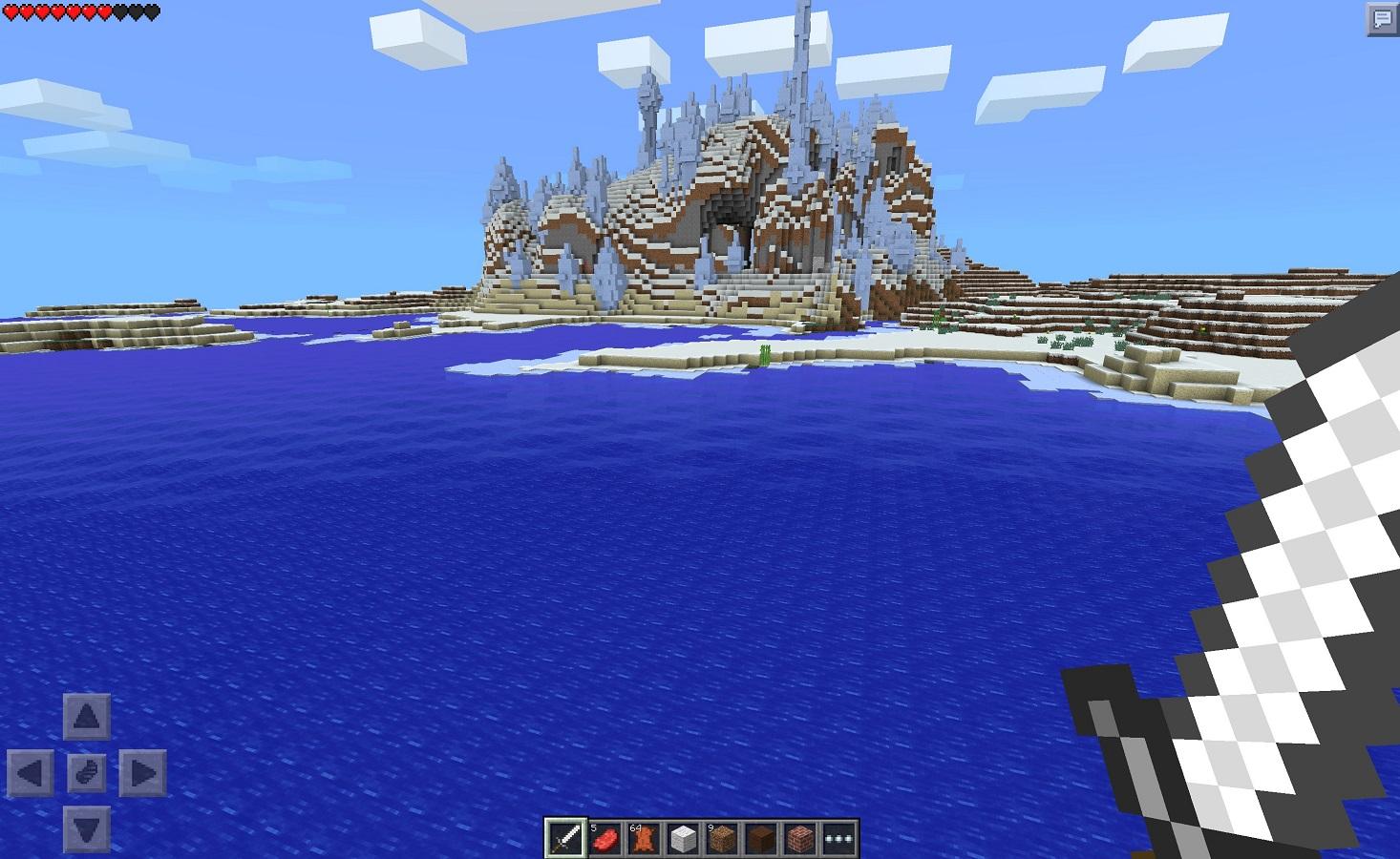Open the chat button at top right
The width and height of the screenshot is (1400, 859).
click(x=1382, y=17)
